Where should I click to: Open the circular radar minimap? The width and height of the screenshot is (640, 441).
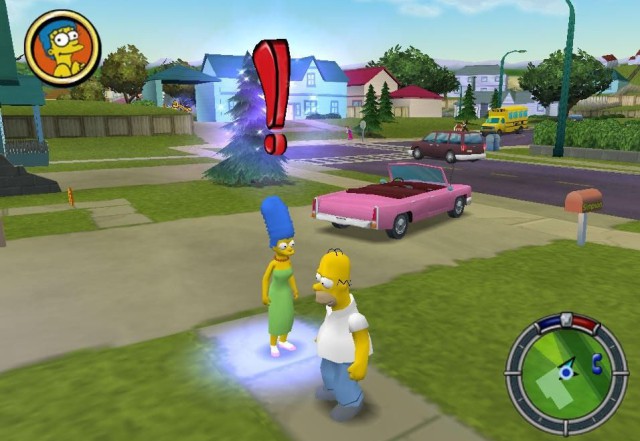point(567,374)
